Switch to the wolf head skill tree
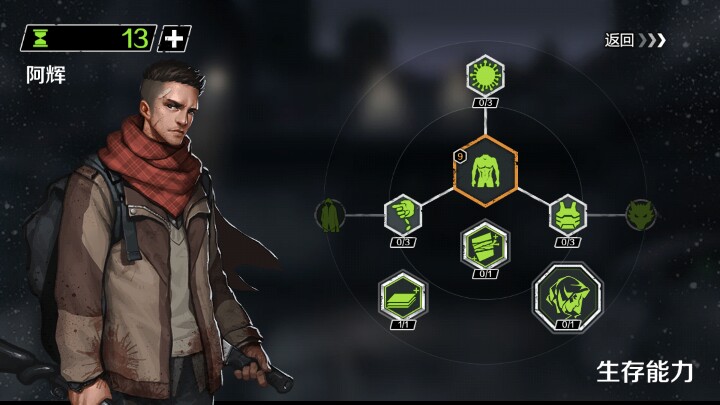 click(640, 213)
